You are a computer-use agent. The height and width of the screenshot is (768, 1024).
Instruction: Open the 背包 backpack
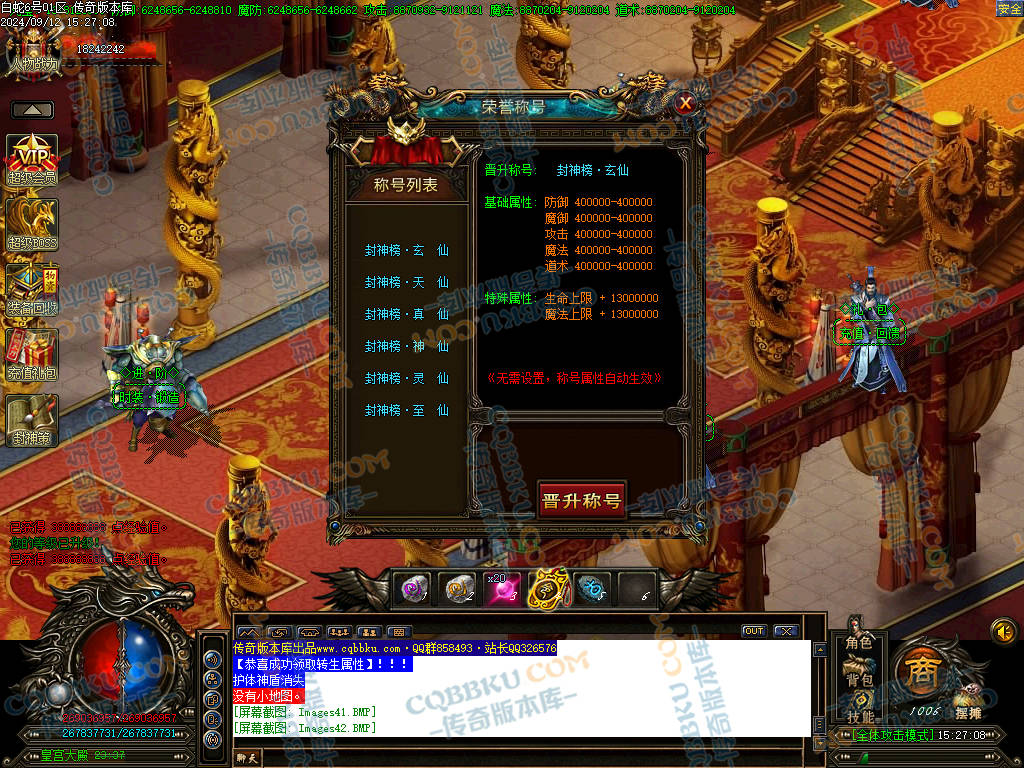859,680
